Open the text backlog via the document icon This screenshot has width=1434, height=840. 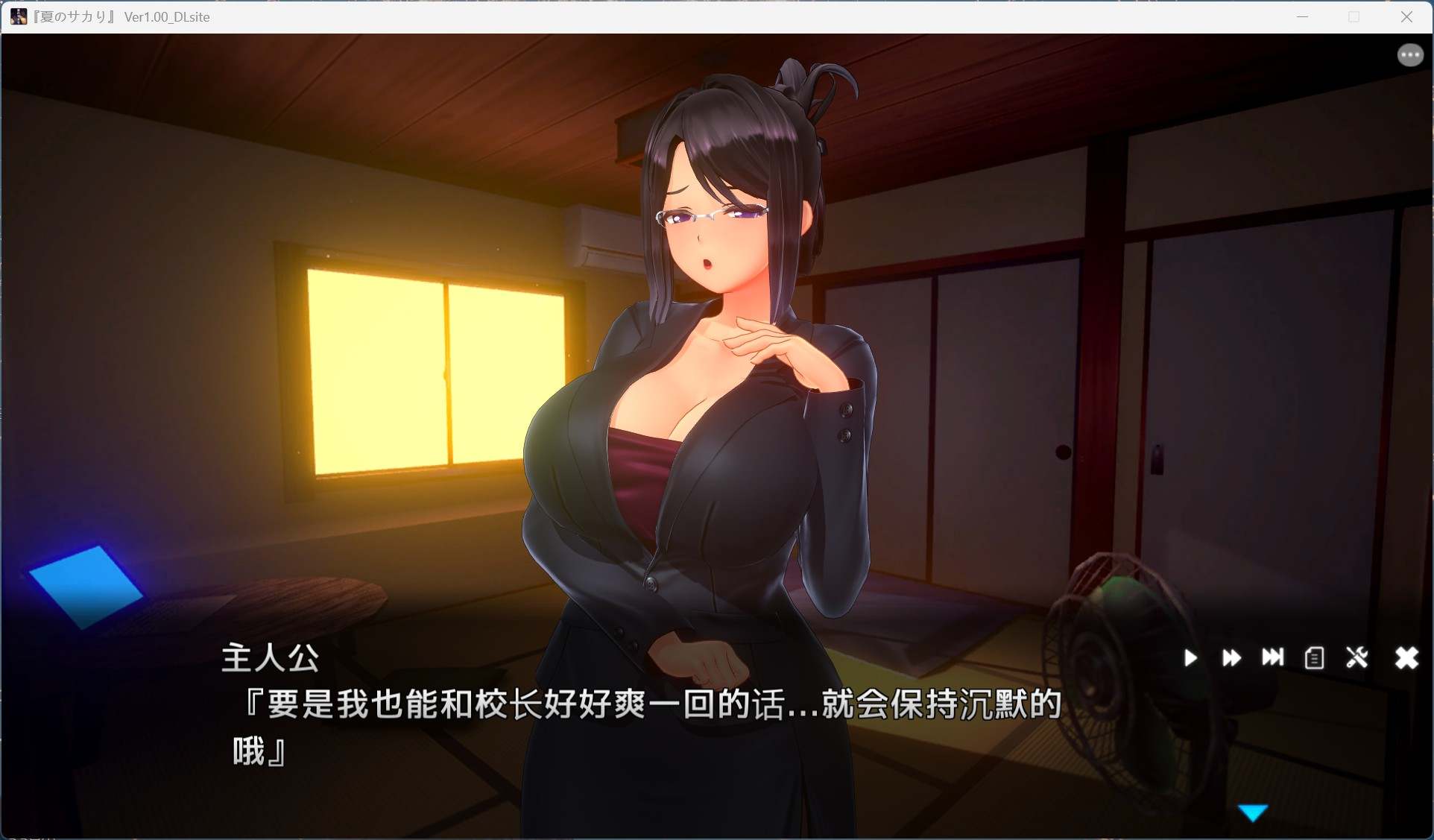[1314, 658]
